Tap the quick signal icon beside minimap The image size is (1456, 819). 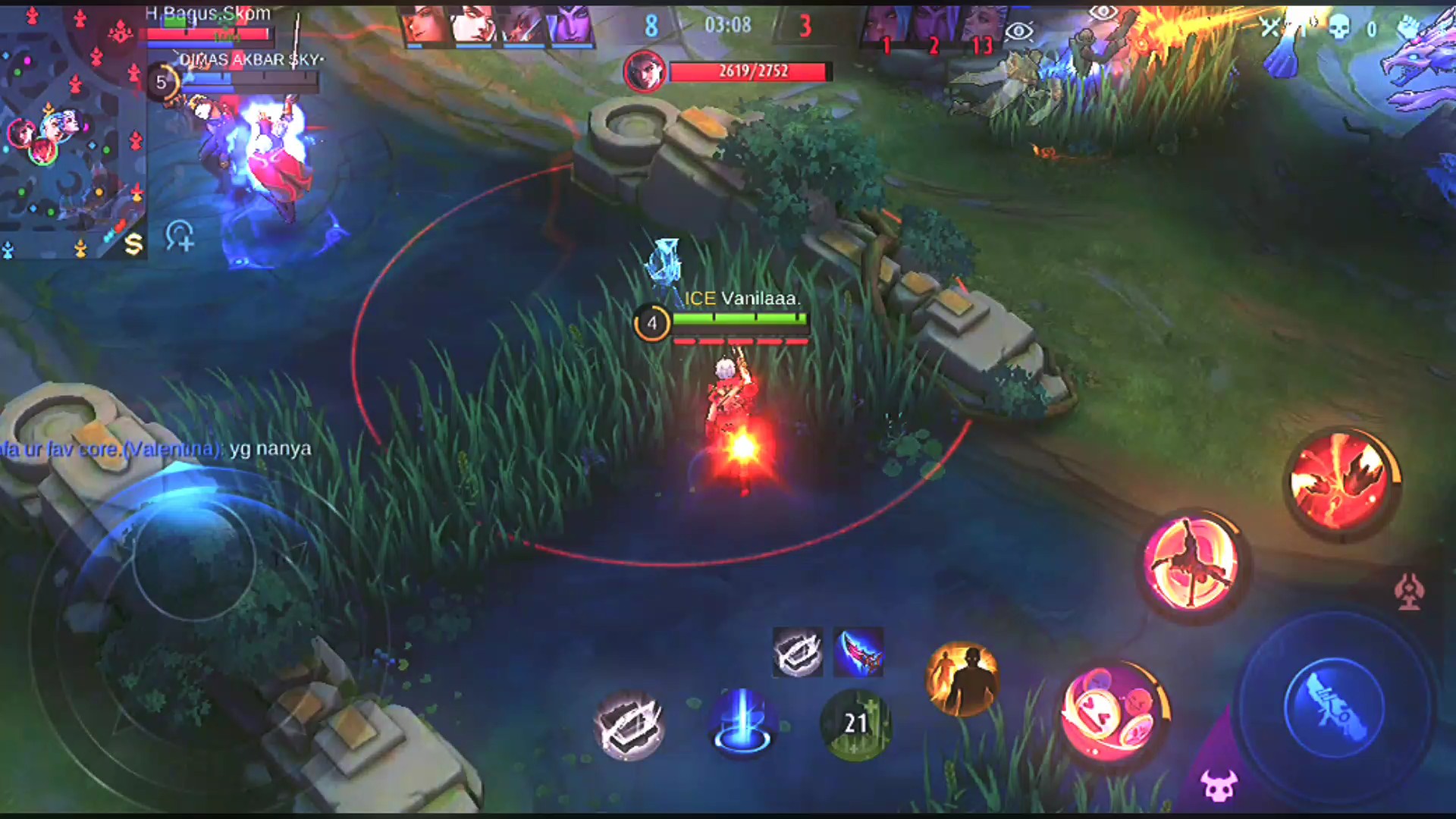(x=180, y=236)
